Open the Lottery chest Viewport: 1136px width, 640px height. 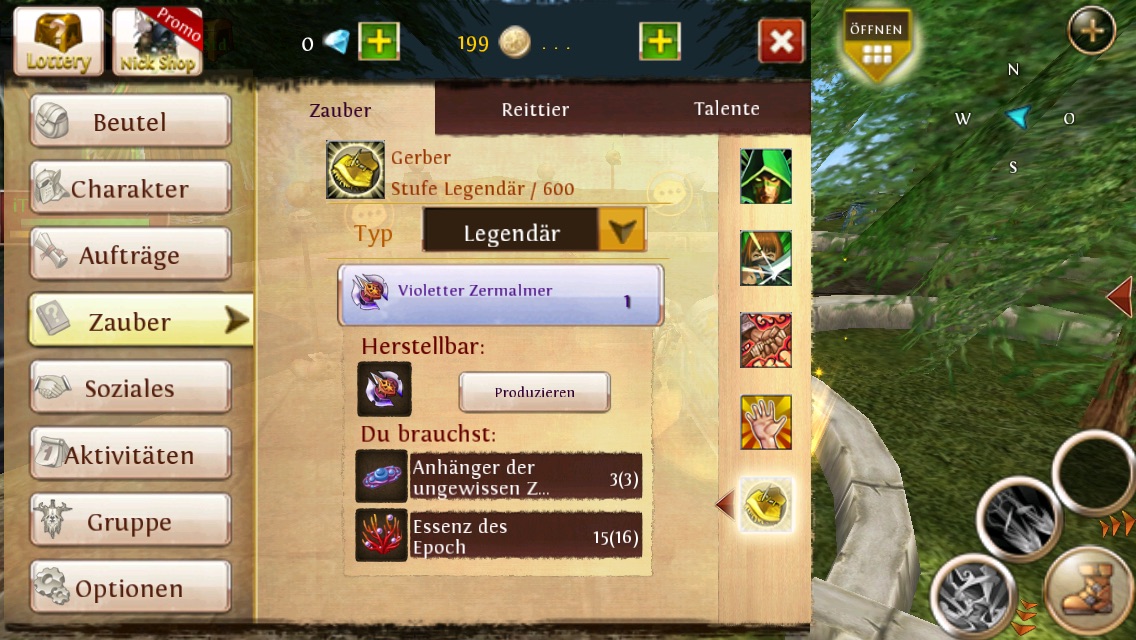pyautogui.click(x=59, y=41)
